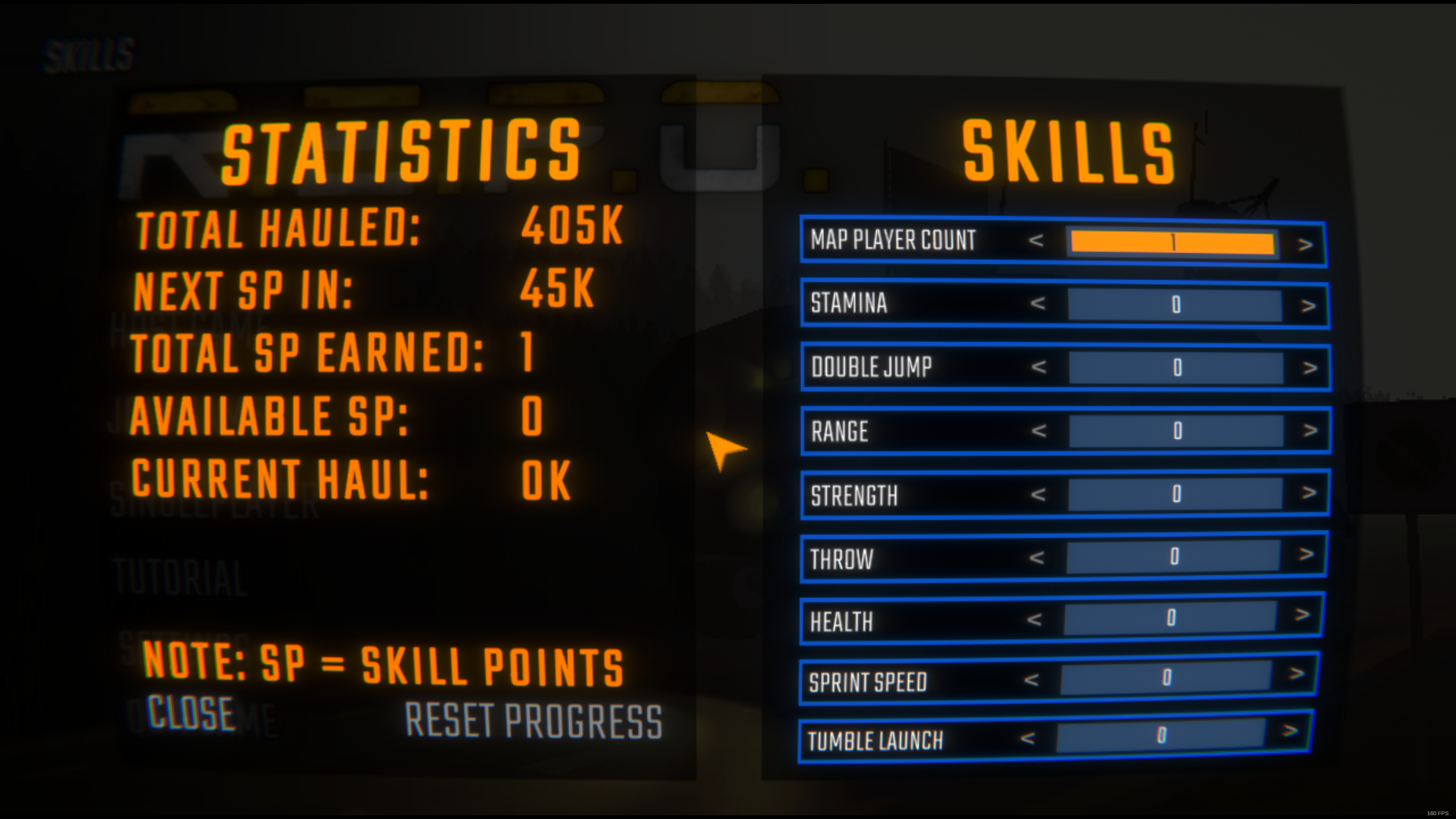Decrease Sprint Speed skill
Viewport: 1456px width, 819px height.
1031,680
